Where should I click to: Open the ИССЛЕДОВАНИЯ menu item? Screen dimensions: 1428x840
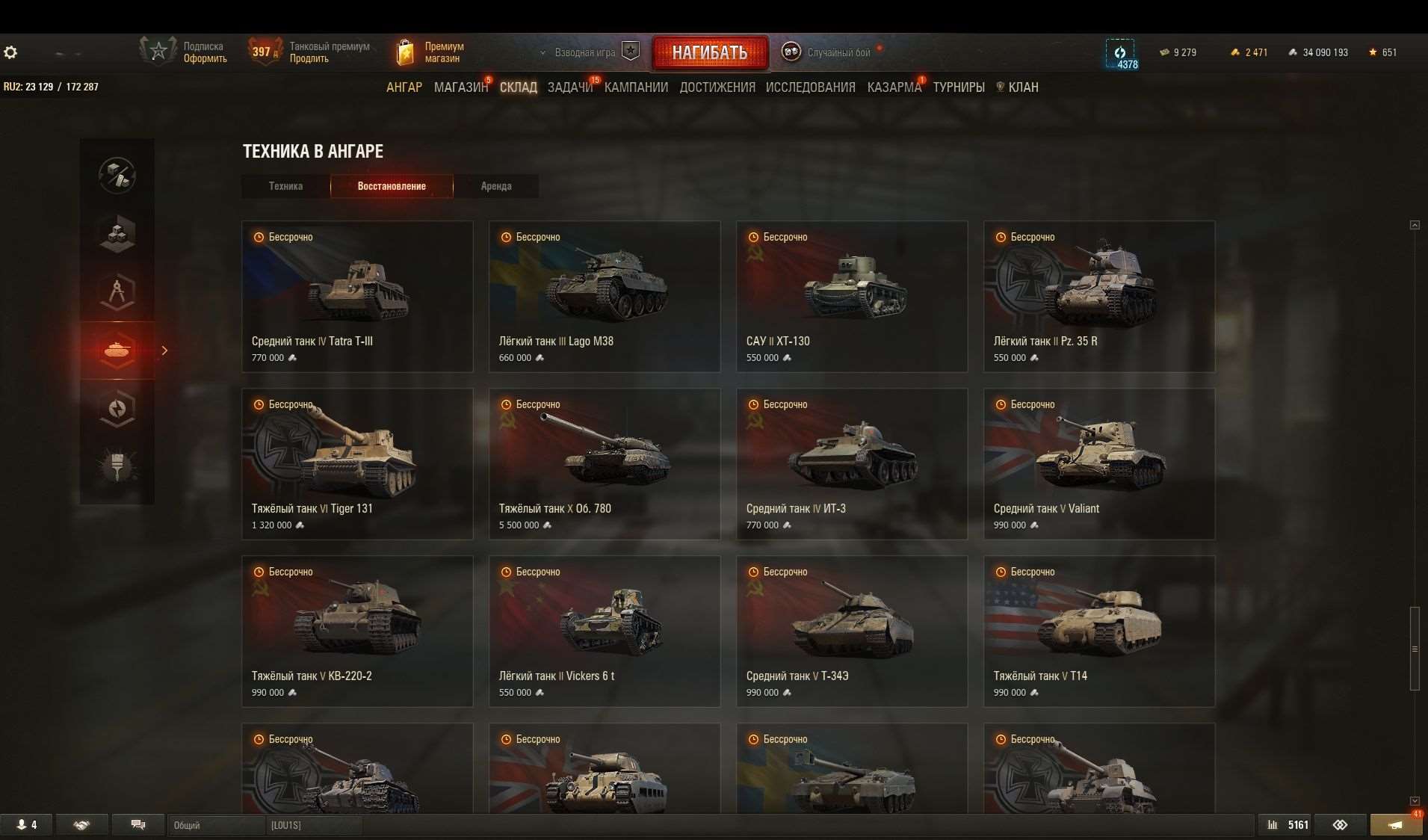(x=809, y=87)
